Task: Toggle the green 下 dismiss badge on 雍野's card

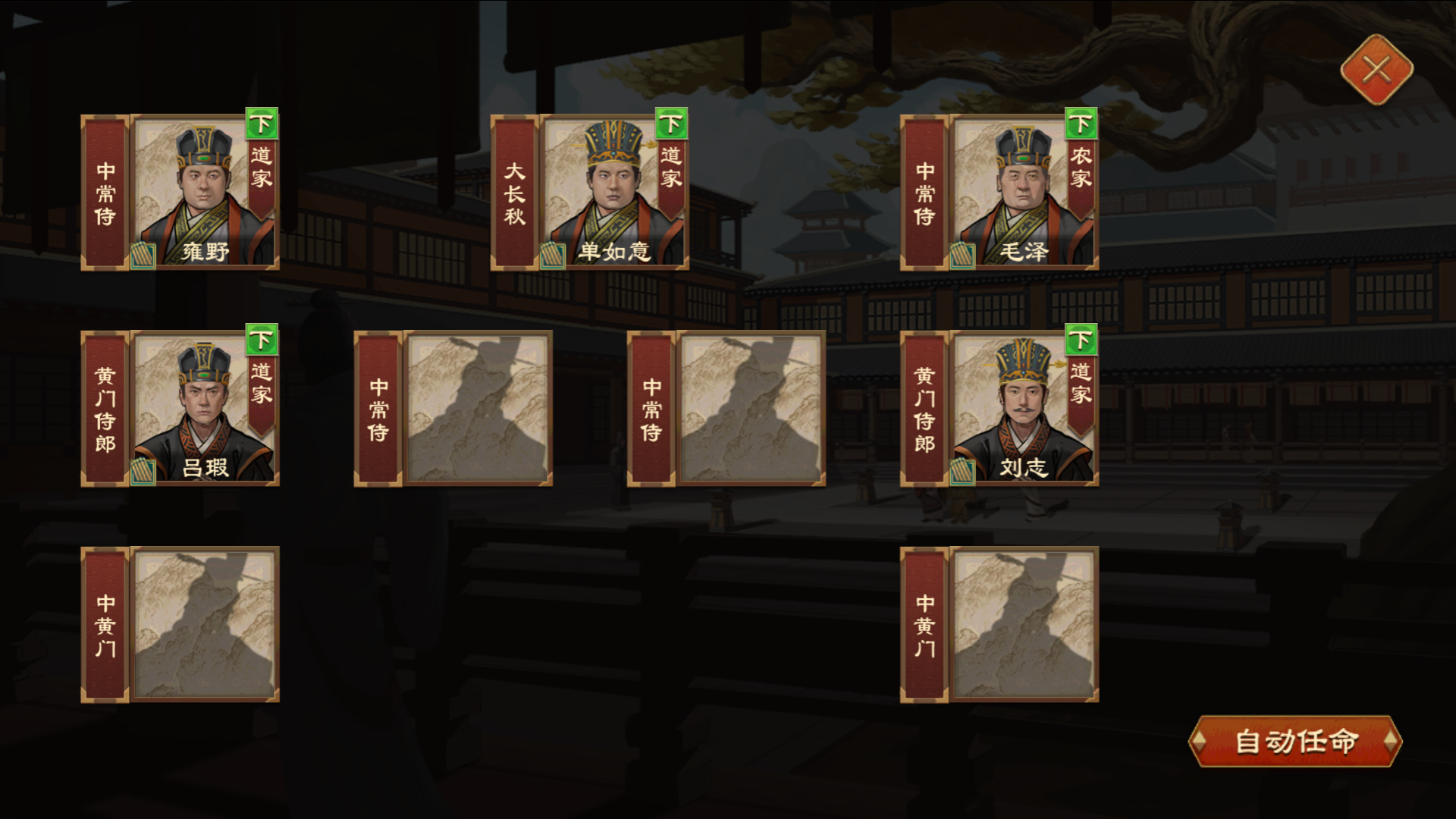Action: coord(261,124)
